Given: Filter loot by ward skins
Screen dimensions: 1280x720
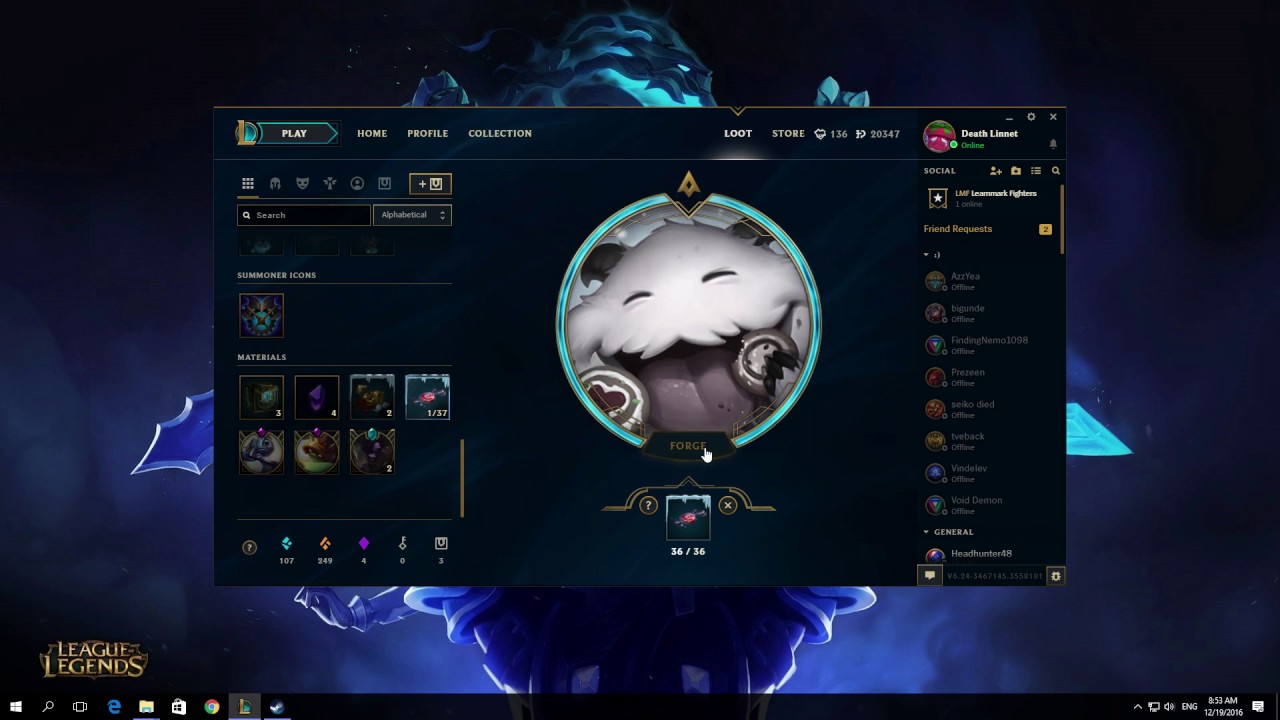Looking at the screenshot, I should pyautogui.click(x=330, y=183).
